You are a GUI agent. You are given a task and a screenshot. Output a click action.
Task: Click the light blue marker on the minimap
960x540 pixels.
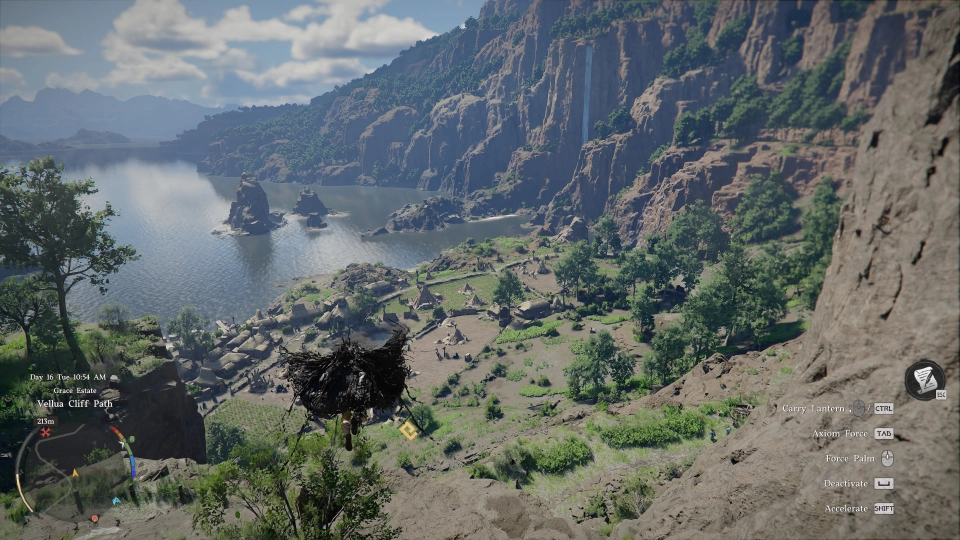pos(115,499)
